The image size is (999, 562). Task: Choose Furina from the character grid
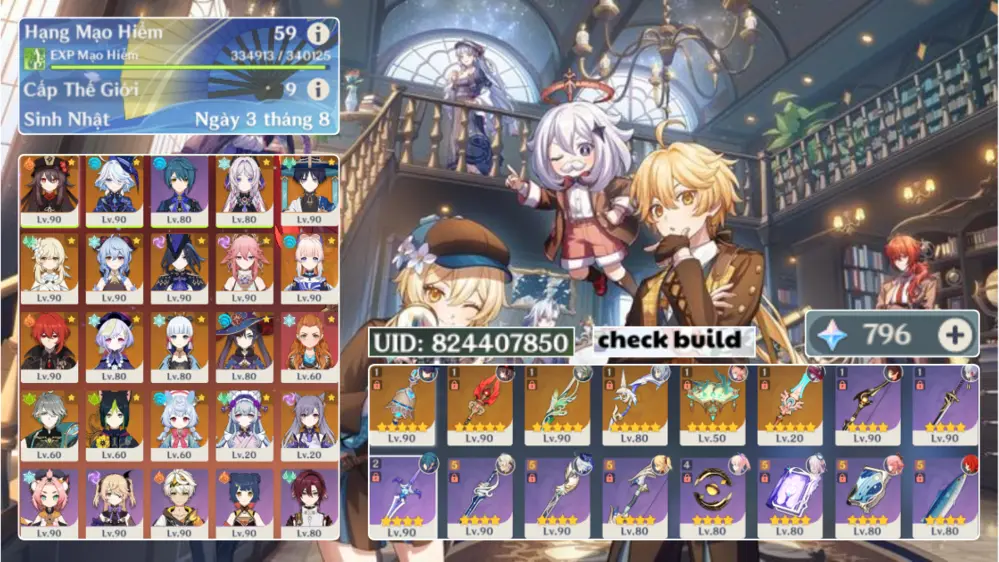[114, 190]
